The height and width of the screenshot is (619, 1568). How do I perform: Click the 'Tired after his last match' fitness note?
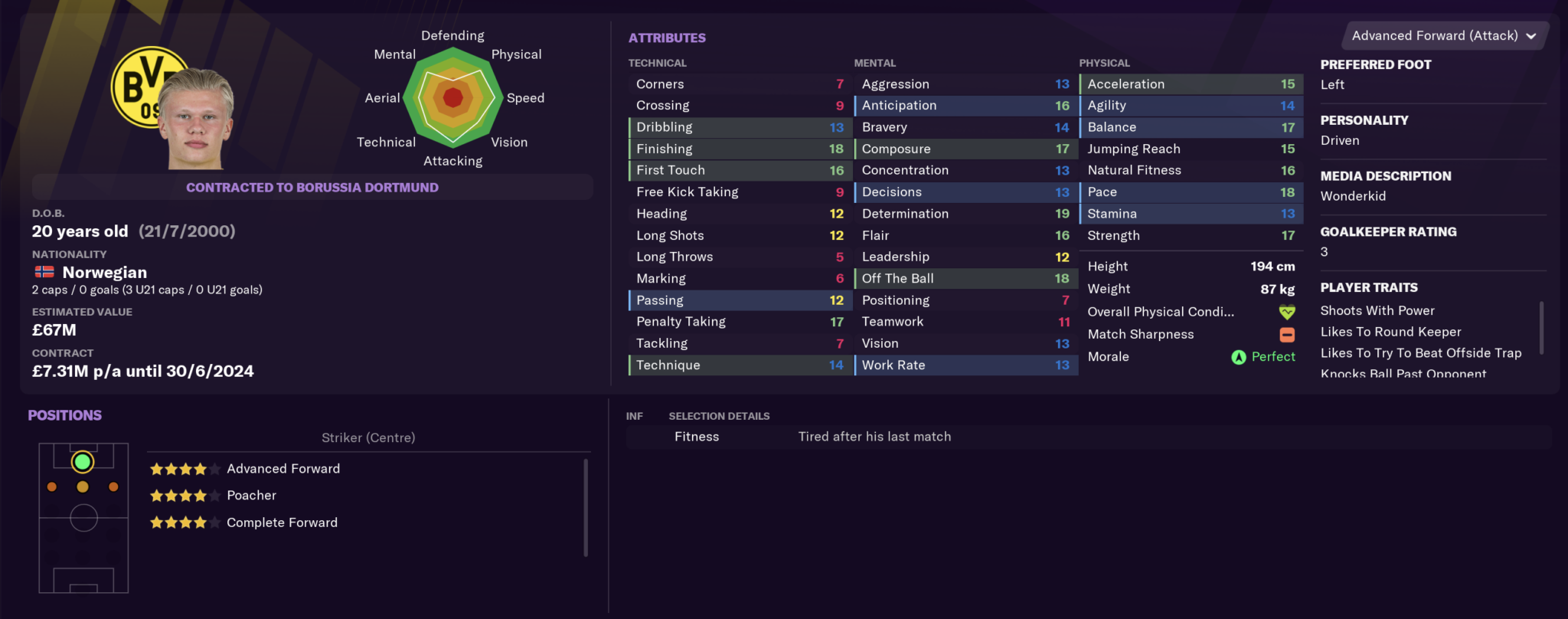coord(874,436)
